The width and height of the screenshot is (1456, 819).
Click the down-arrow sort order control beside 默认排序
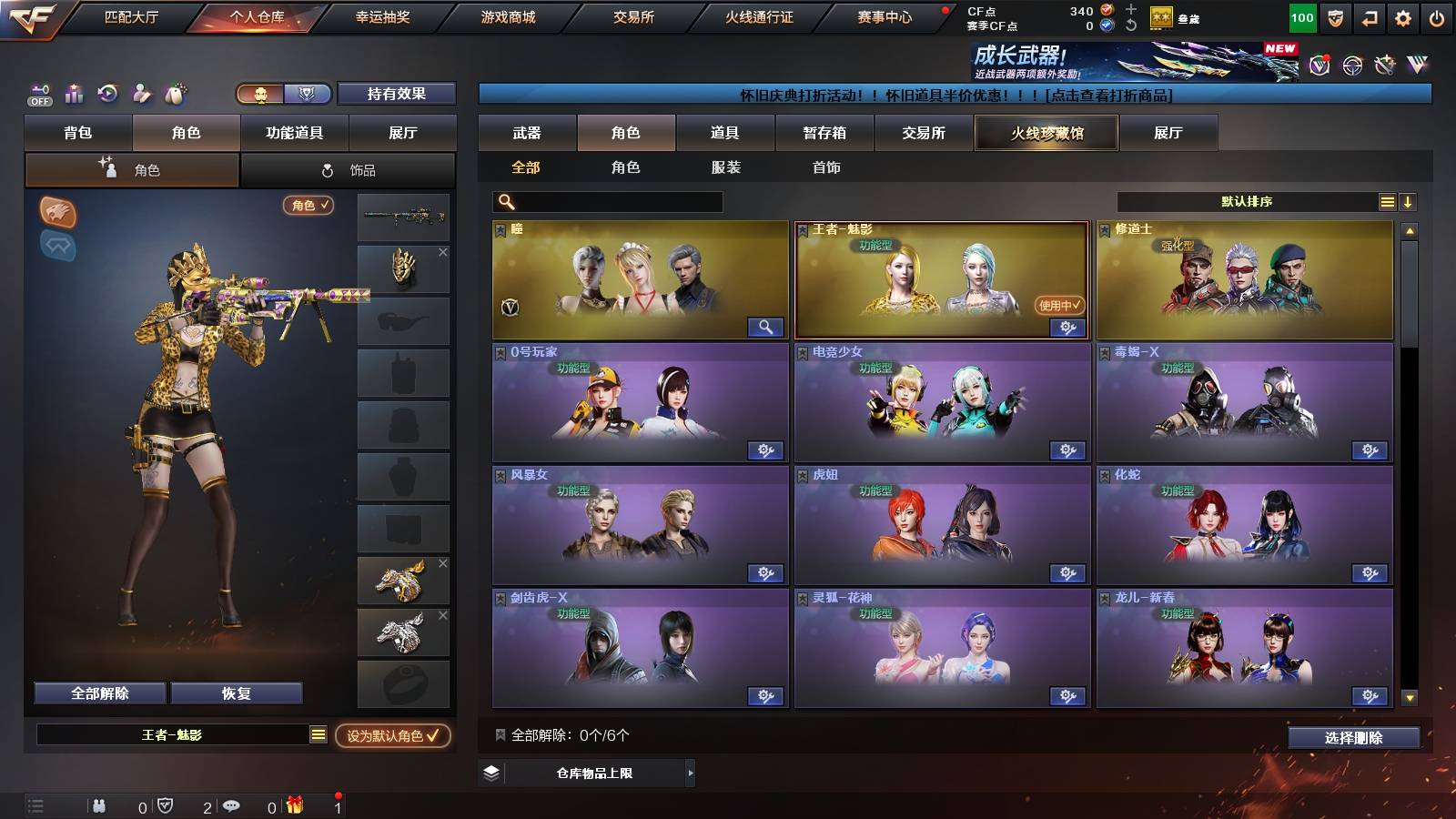(x=1409, y=202)
